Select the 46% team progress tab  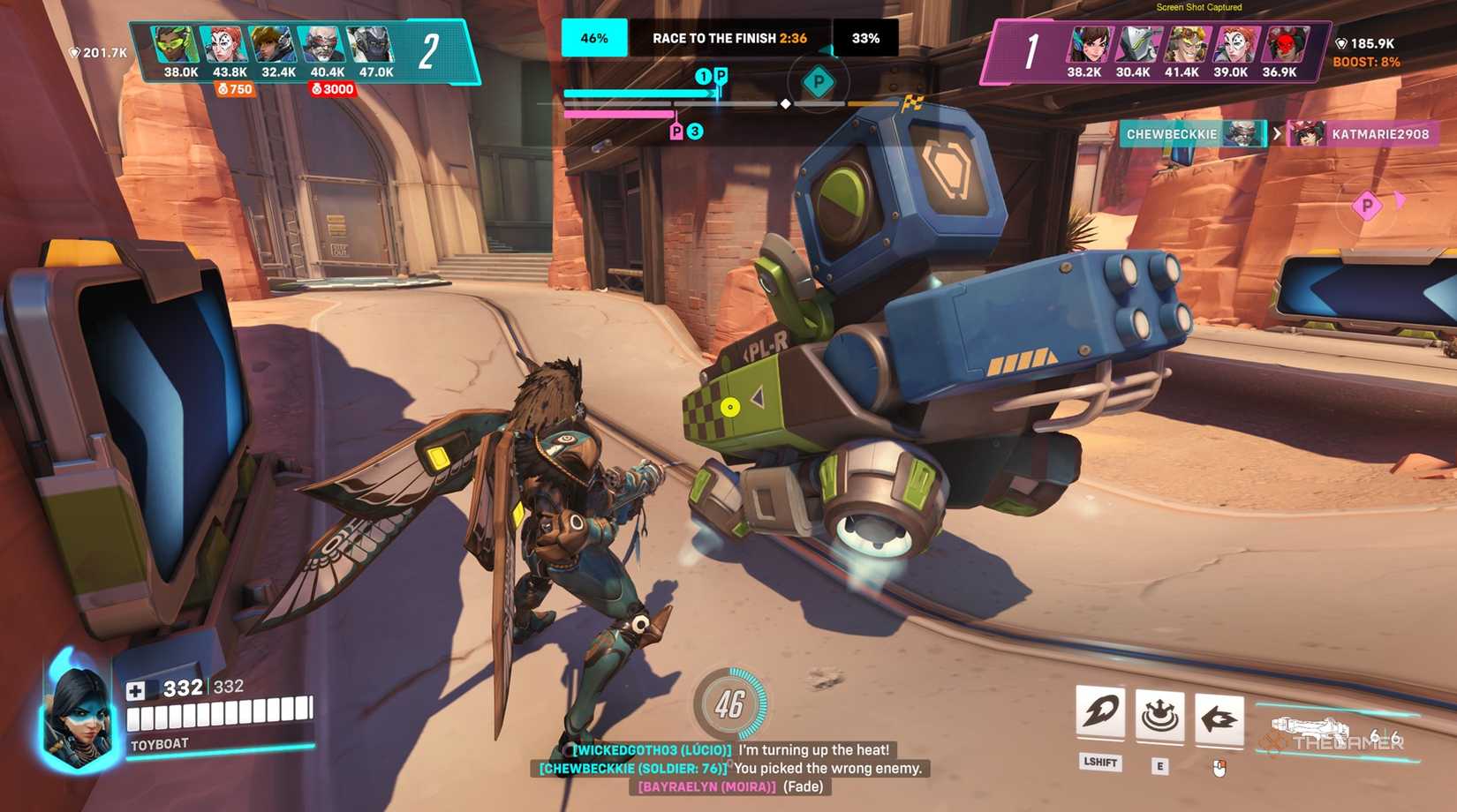tap(593, 38)
